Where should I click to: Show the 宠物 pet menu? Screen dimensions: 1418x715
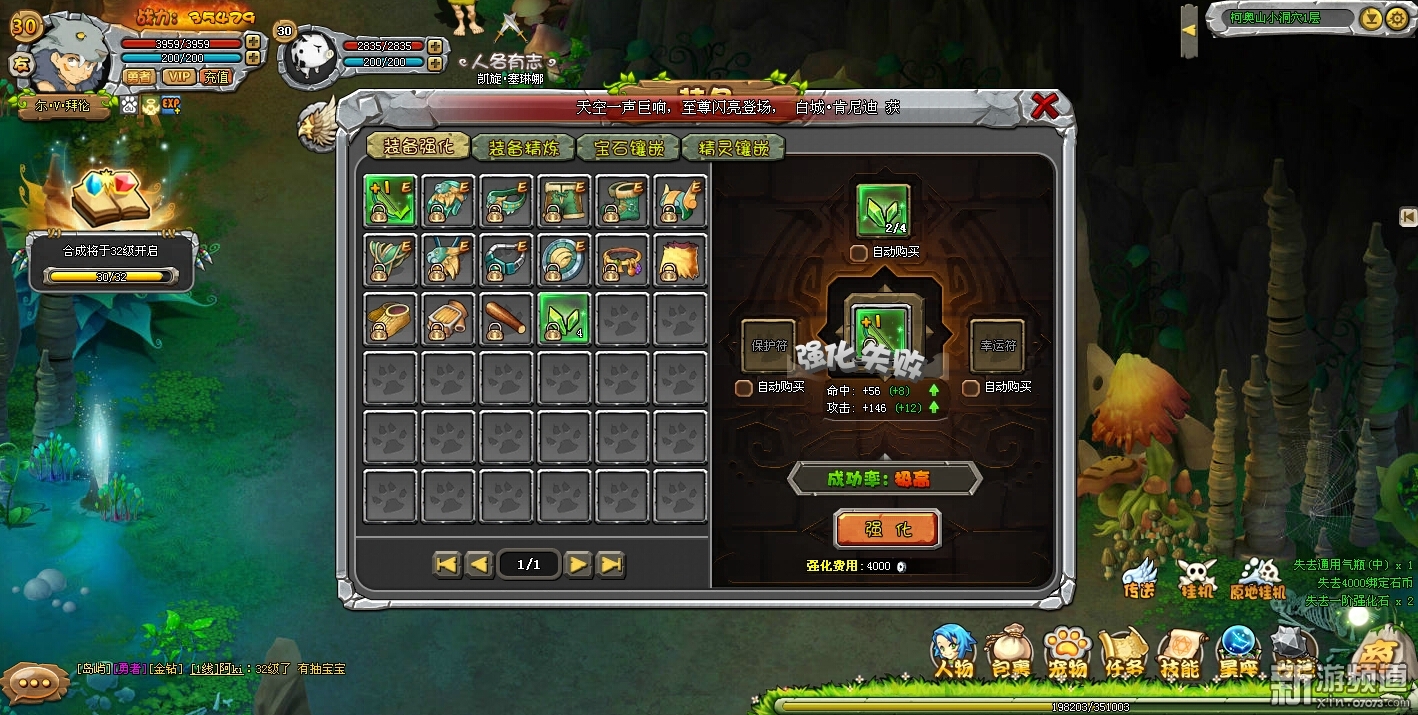tap(1067, 654)
